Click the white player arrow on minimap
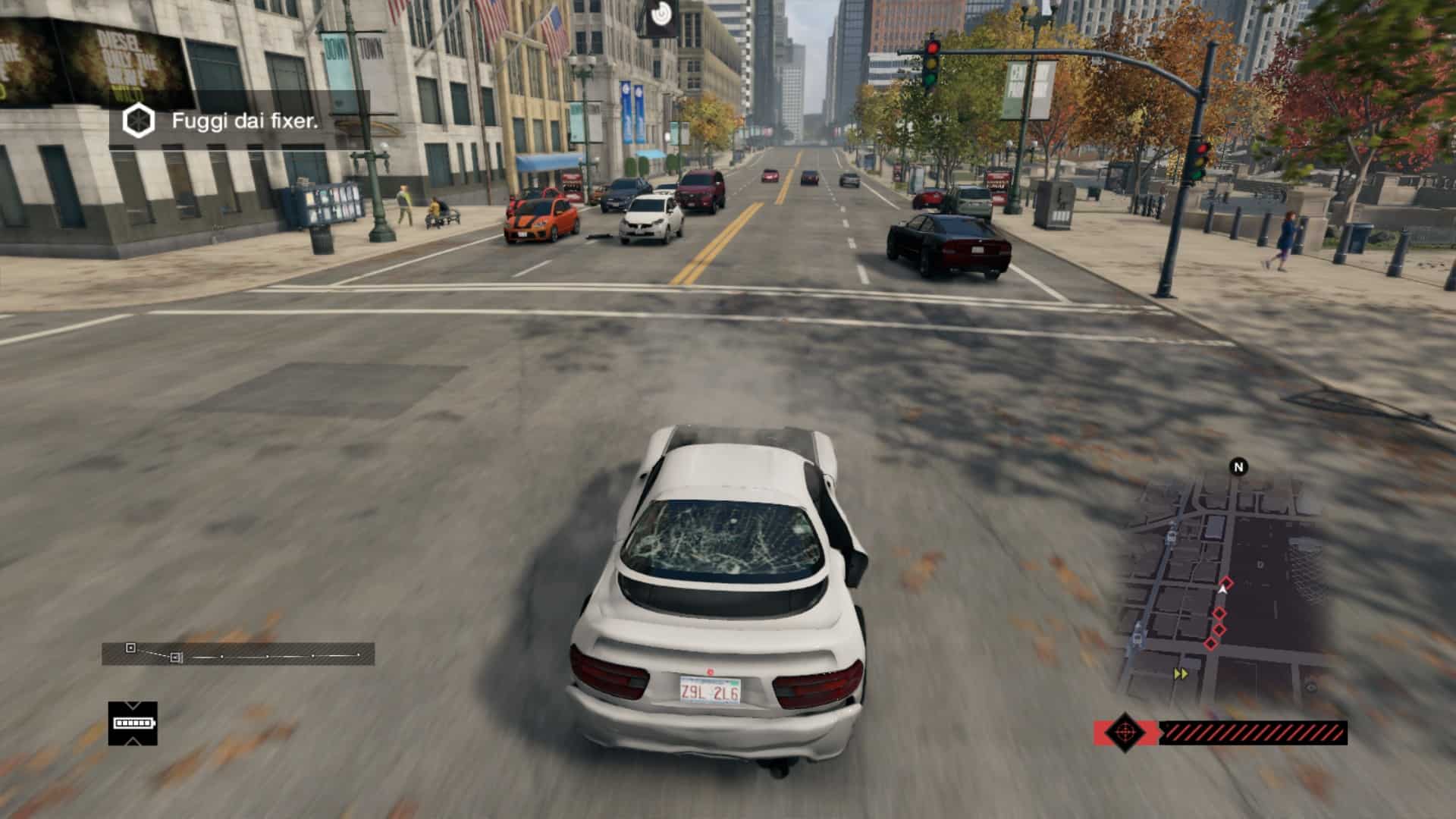The height and width of the screenshot is (819, 1456). [x=1222, y=589]
